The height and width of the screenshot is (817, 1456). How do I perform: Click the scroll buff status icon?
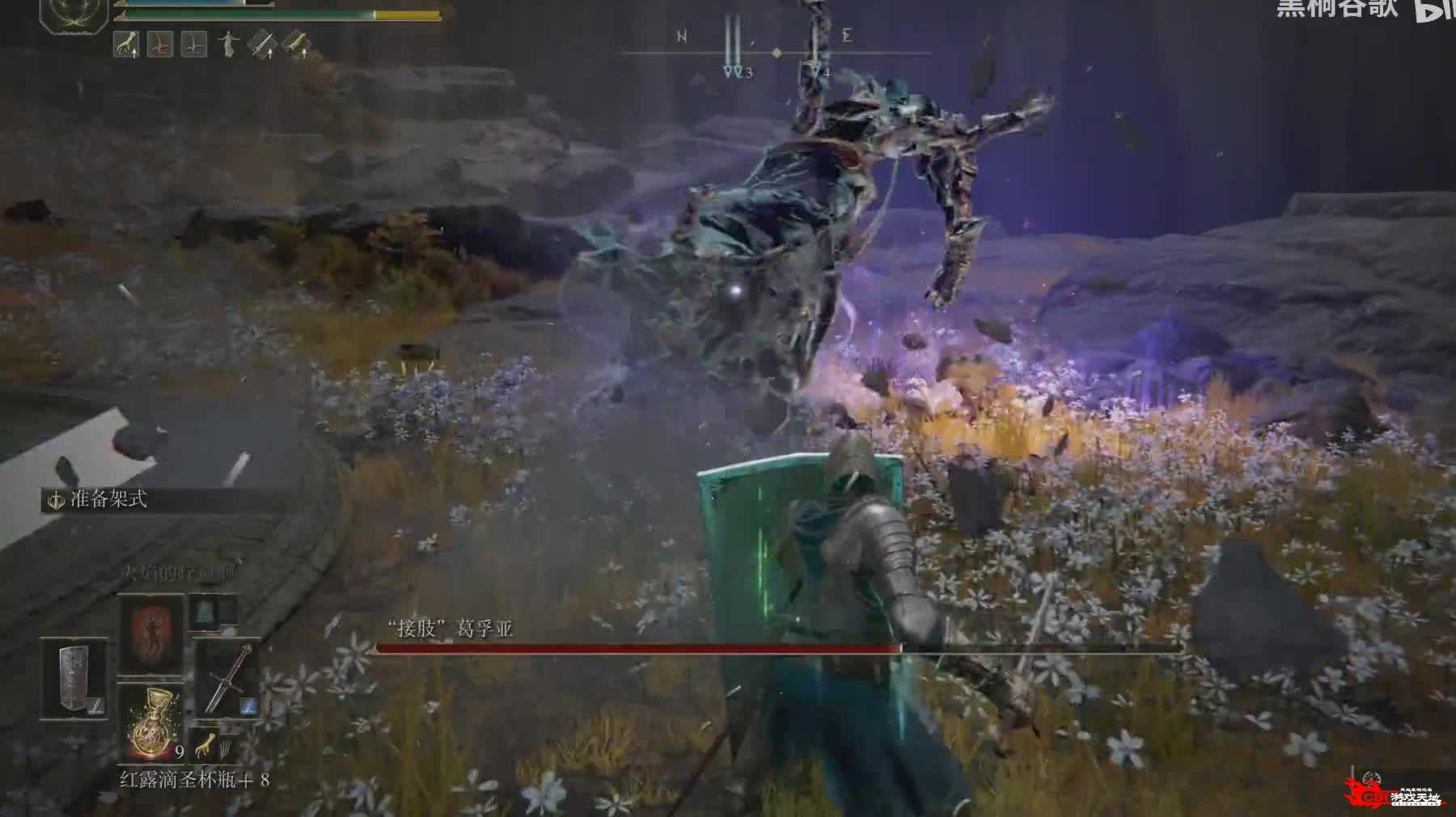pos(296,44)
